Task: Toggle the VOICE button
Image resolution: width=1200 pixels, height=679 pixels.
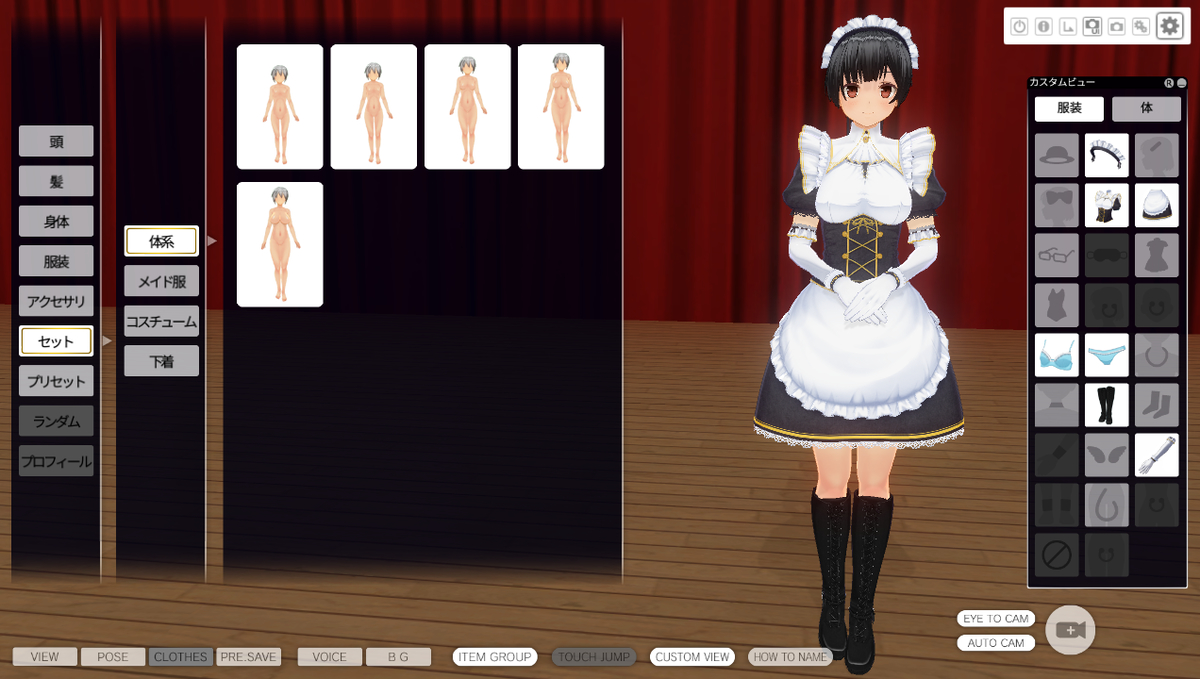Action: (329, 657)
